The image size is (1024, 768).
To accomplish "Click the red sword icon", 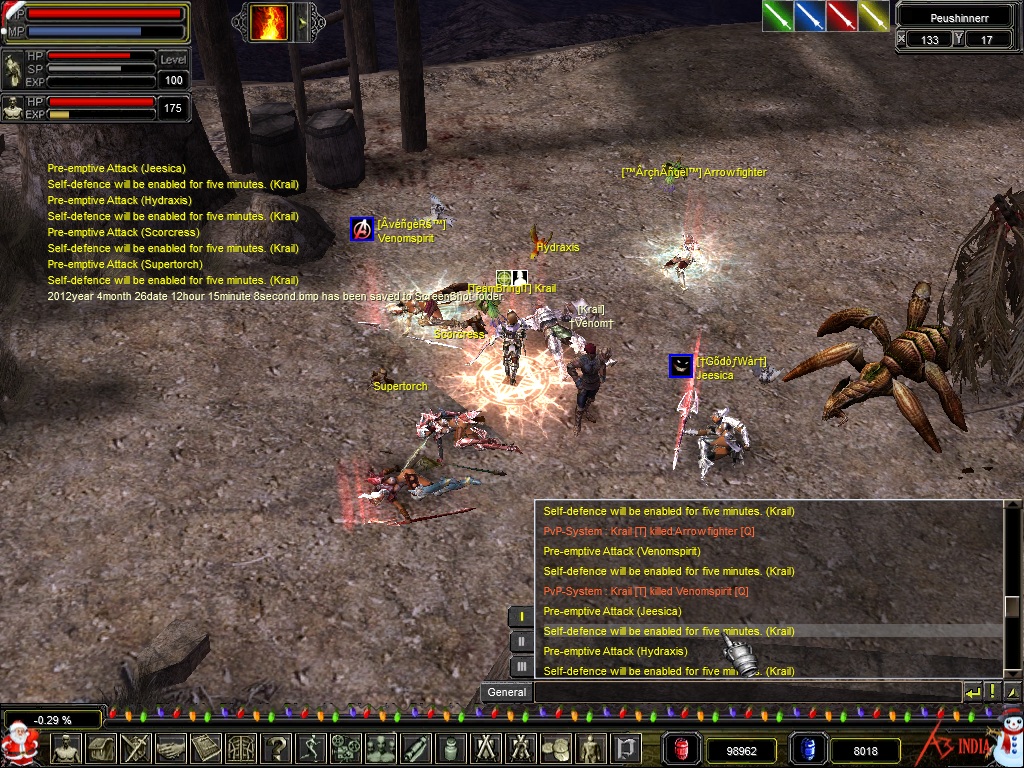I will [x=841, y=16].
